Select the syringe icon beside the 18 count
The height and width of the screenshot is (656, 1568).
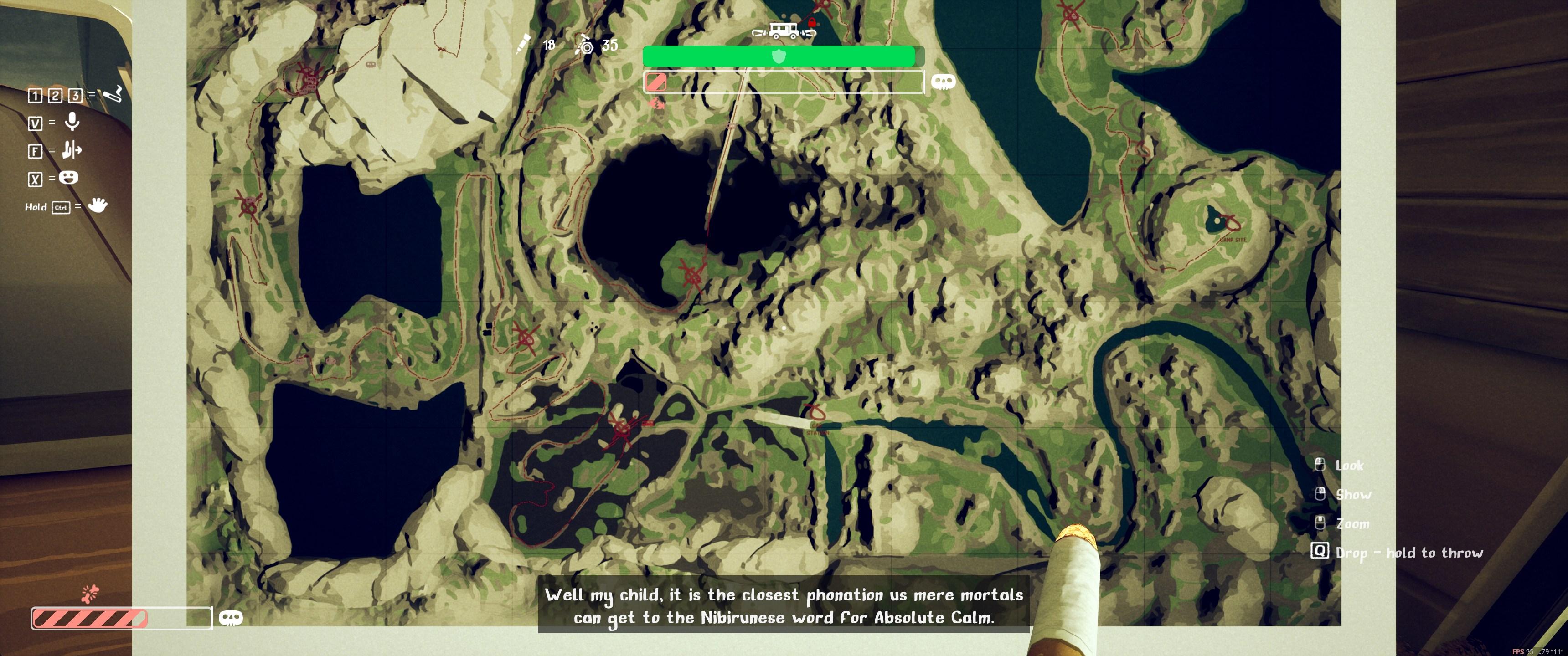pos(523,45)
